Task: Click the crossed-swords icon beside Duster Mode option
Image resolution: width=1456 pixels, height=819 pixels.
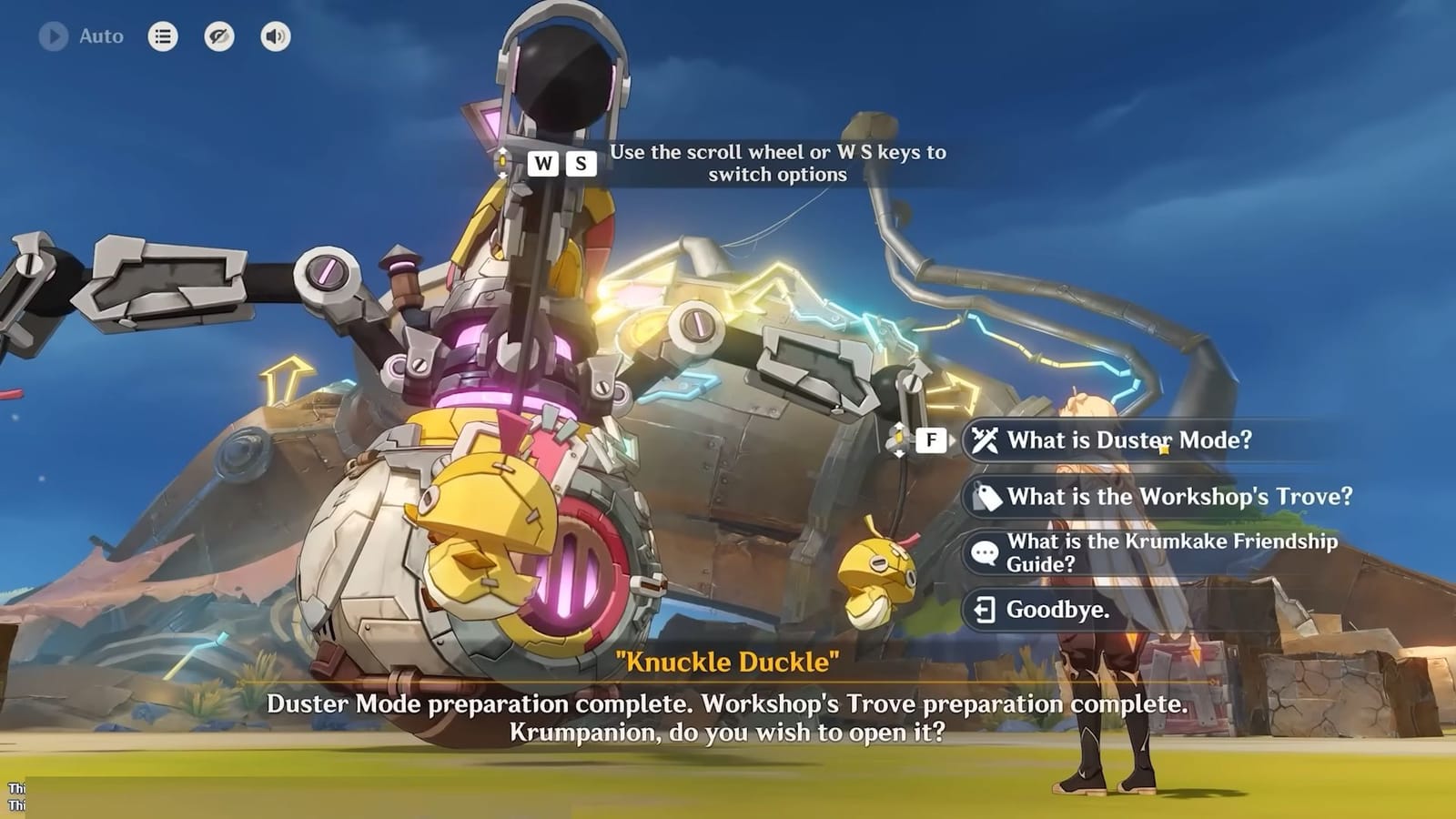Action: 986,440
